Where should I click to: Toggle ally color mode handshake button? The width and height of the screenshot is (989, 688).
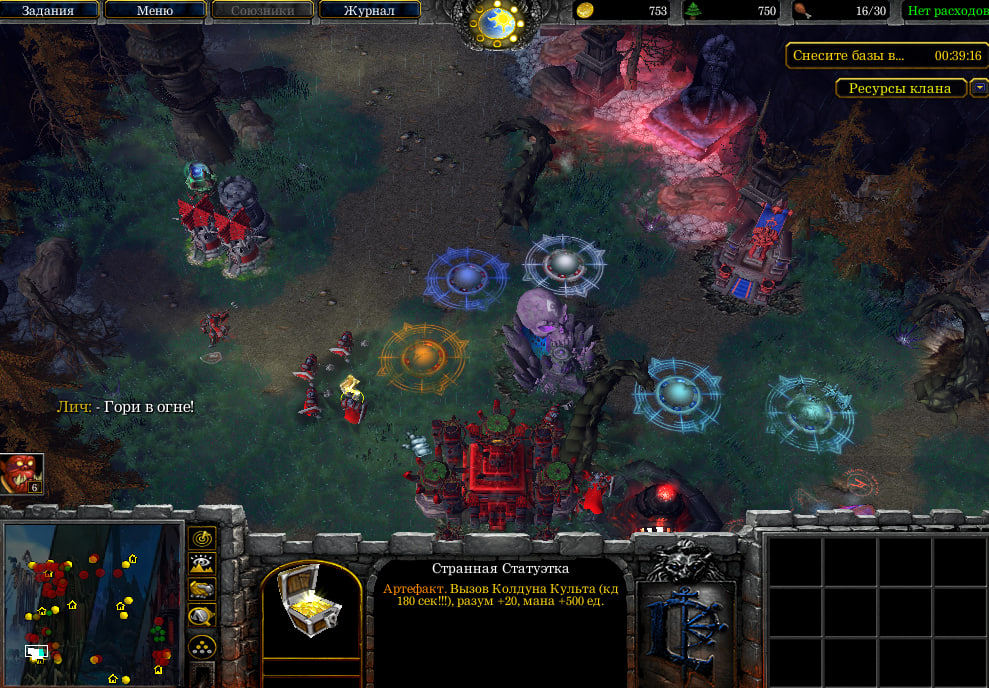[x=203, y=590]
